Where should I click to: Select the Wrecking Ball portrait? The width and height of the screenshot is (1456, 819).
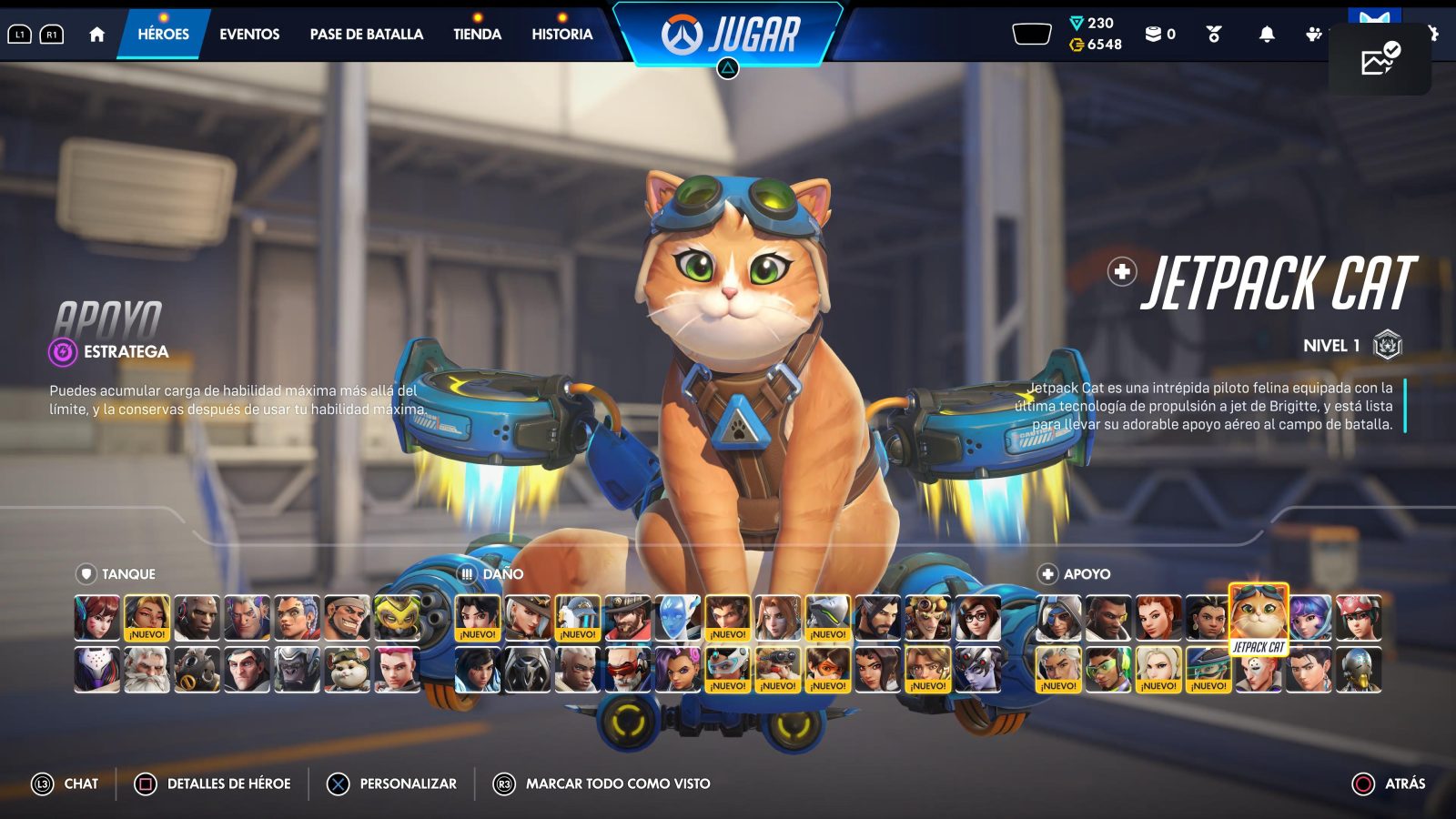click(346, 669)
